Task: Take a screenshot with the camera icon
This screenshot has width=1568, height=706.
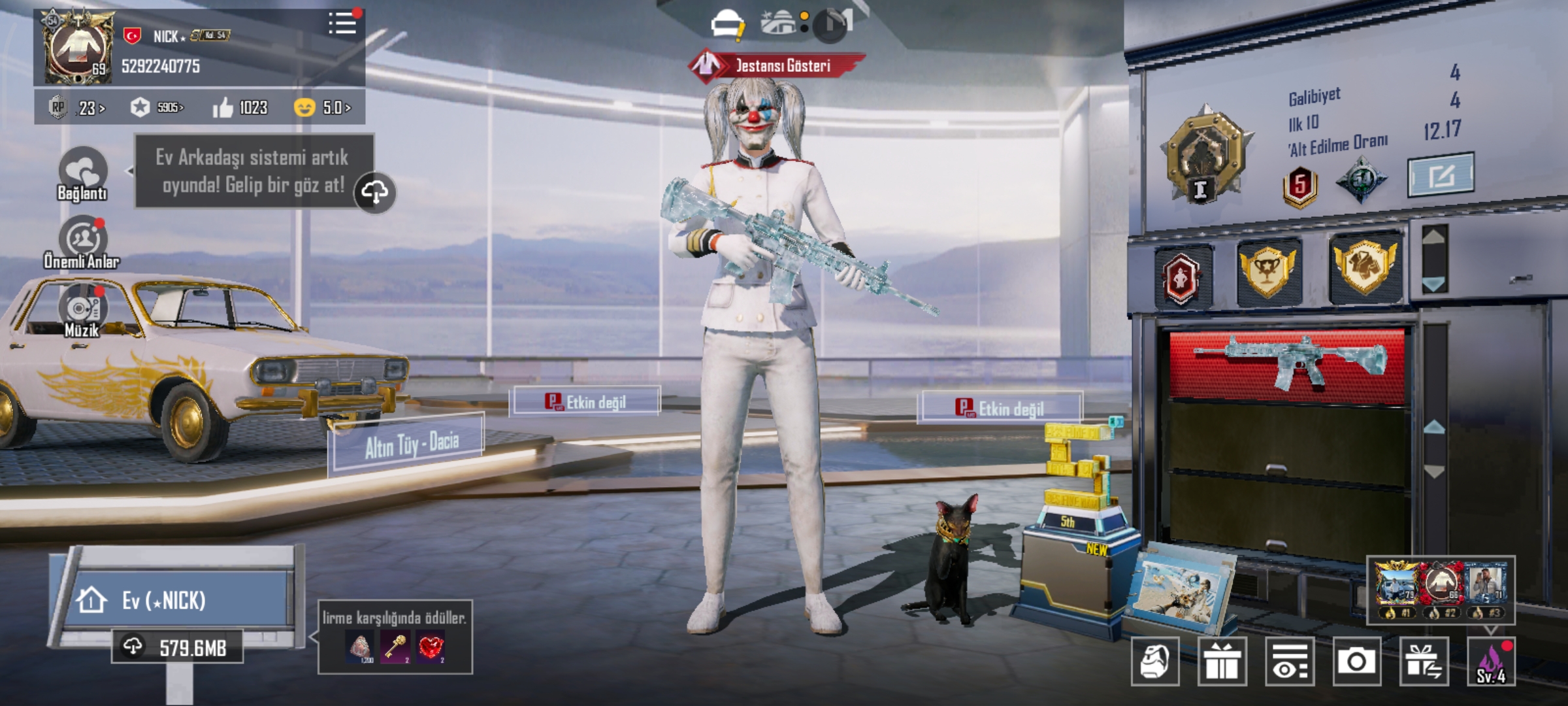Action: [1356, 662]
